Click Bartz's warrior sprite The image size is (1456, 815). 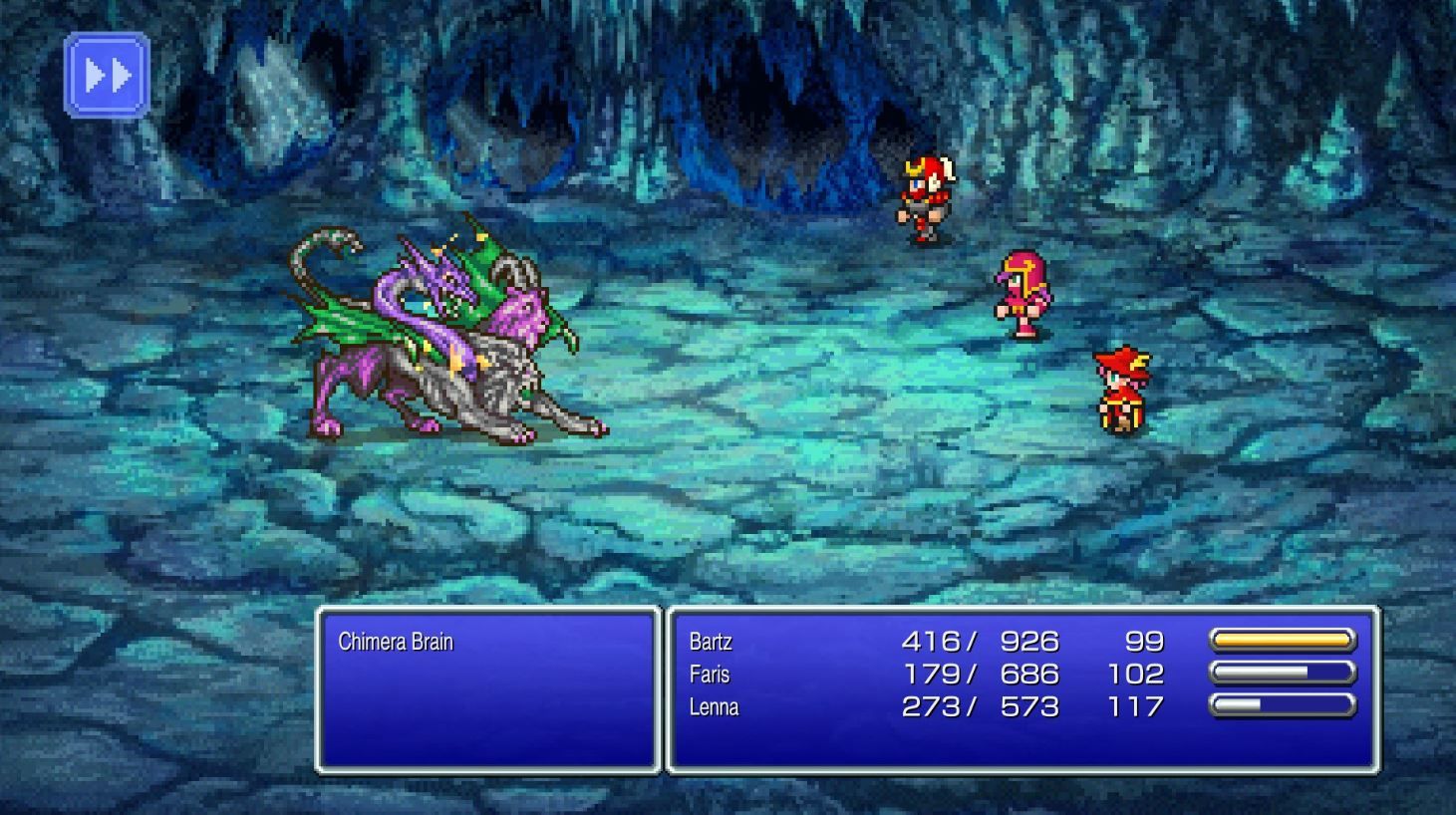(922, 194)
